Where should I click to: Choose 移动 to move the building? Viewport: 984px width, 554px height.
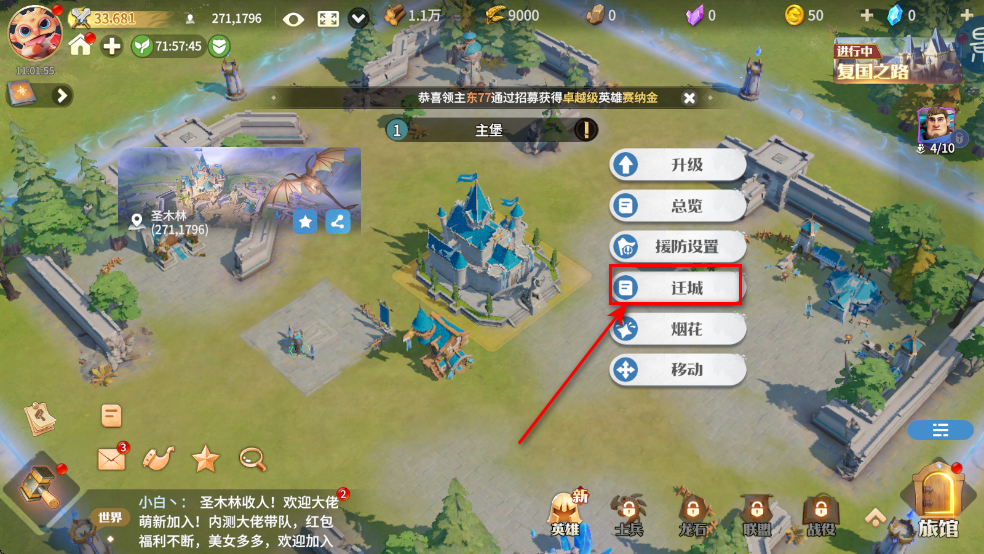coord(678,370)
